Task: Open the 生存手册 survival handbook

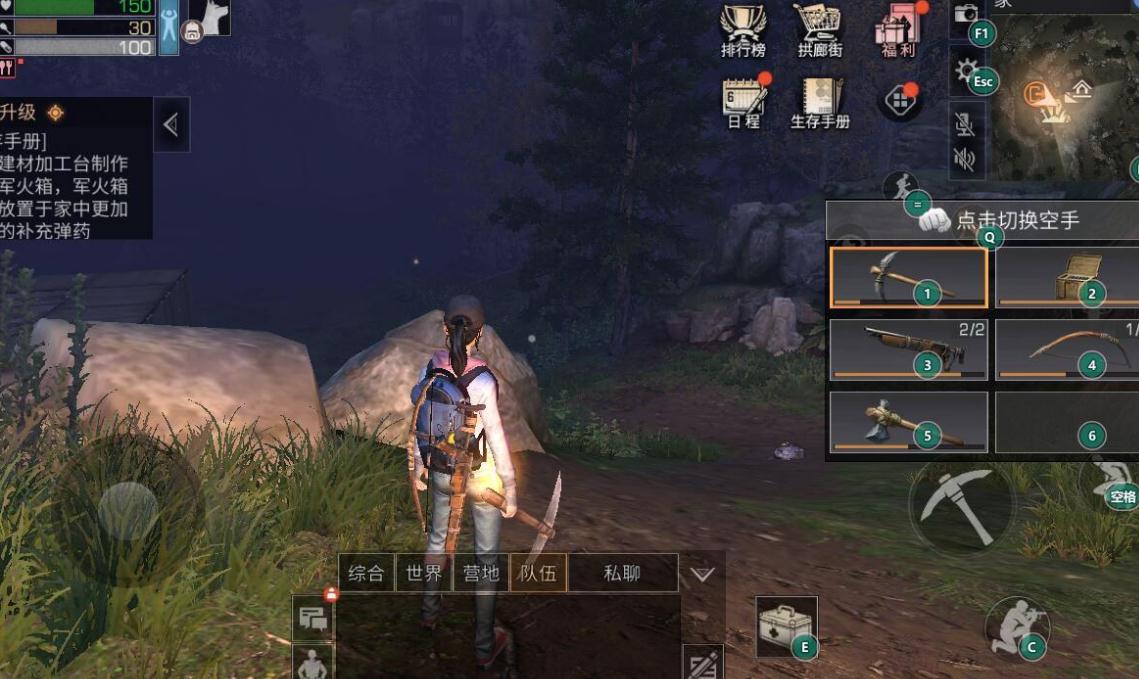Action: tap(819, 101)
